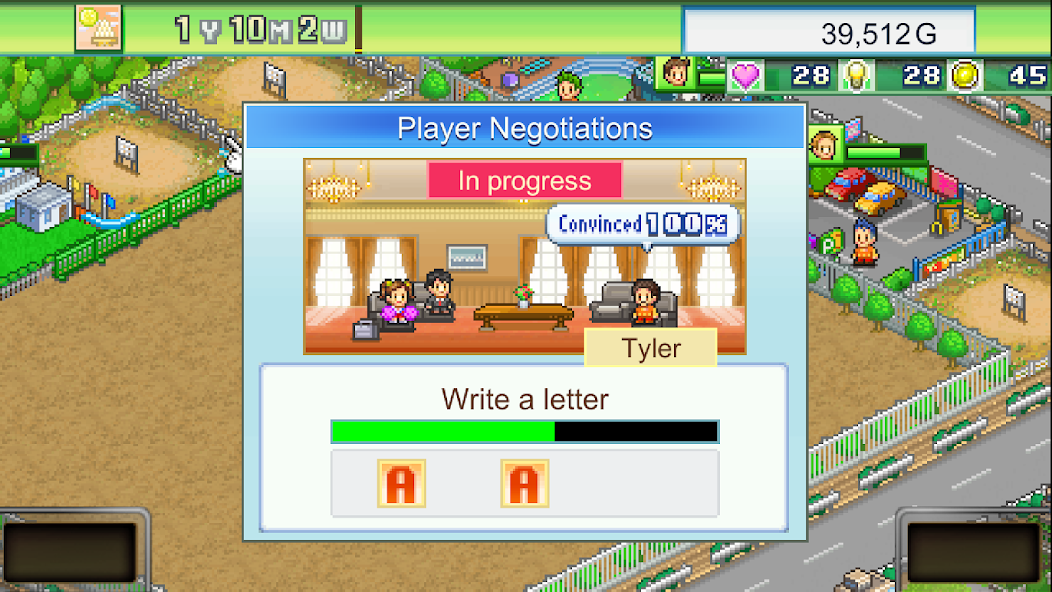Tap the sunny weather icon beside the date
This screenshot has width=1052, height=592.
pos(98,28)
